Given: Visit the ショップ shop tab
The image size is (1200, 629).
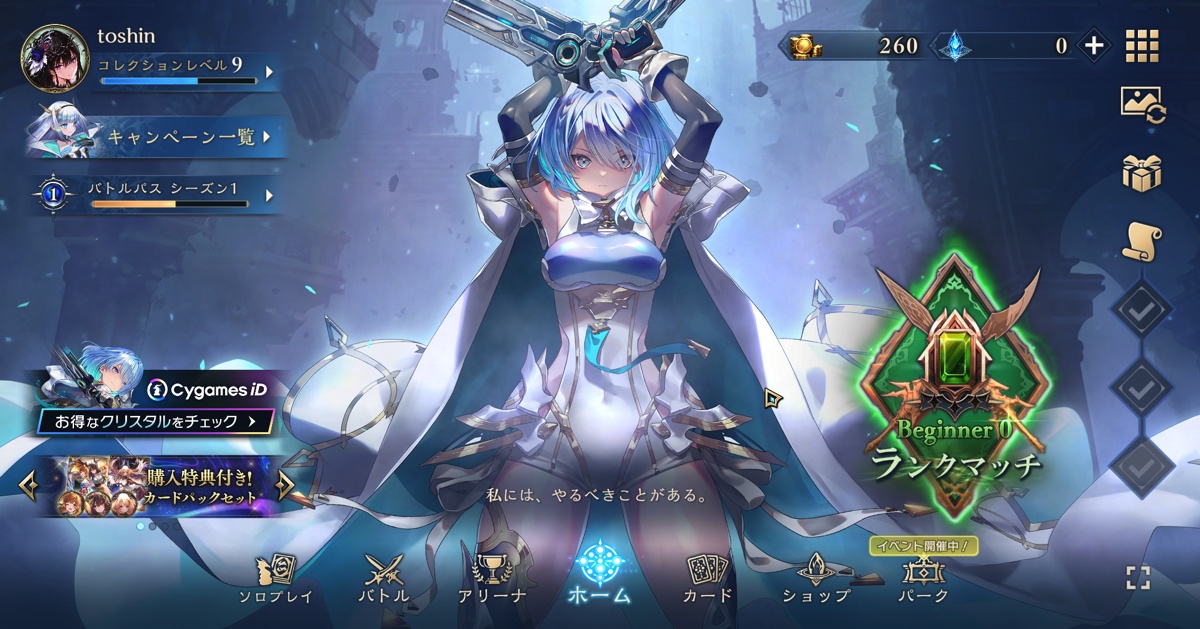Looking at the screenshot, I should [816, 580].
